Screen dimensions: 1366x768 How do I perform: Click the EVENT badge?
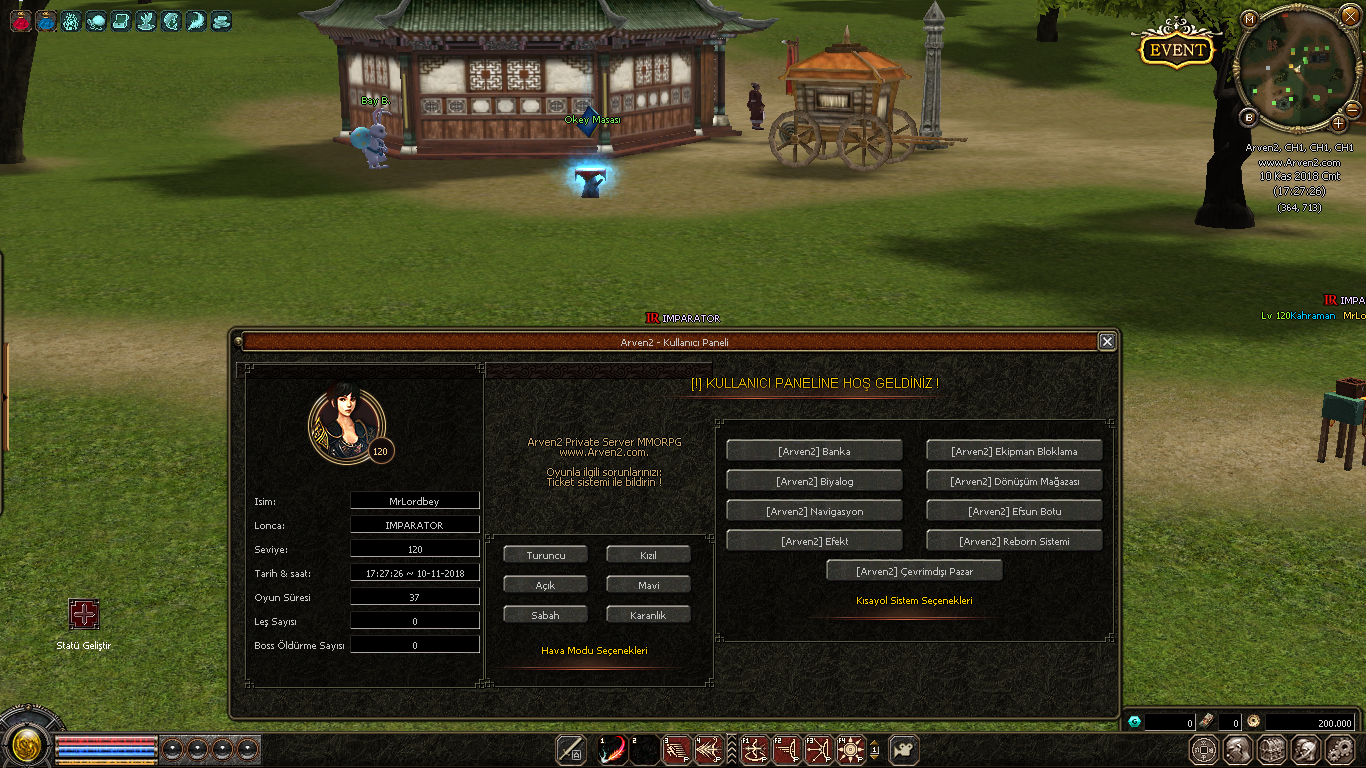1177,50
